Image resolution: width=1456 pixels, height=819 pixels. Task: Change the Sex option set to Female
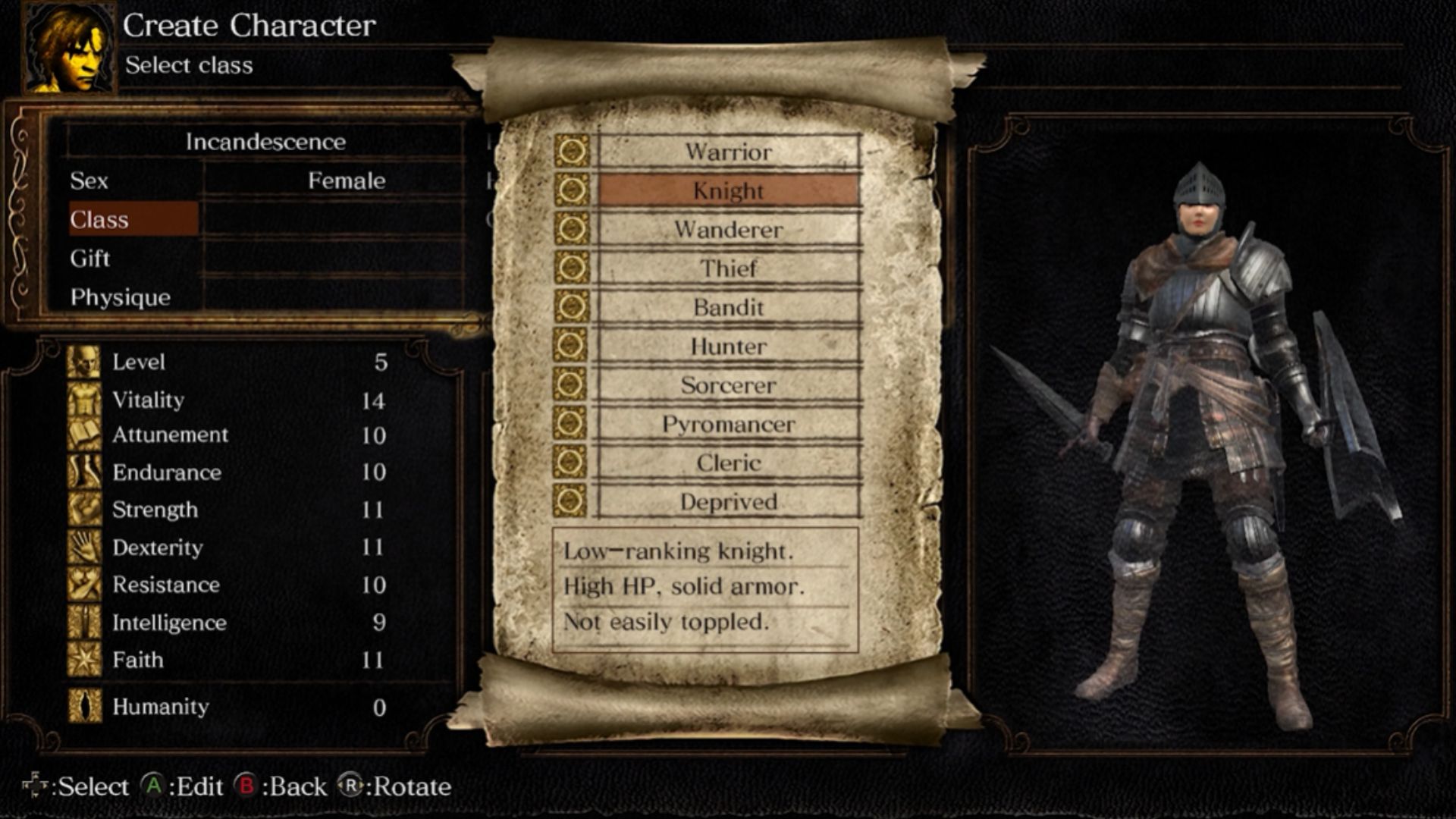[265, 180]
